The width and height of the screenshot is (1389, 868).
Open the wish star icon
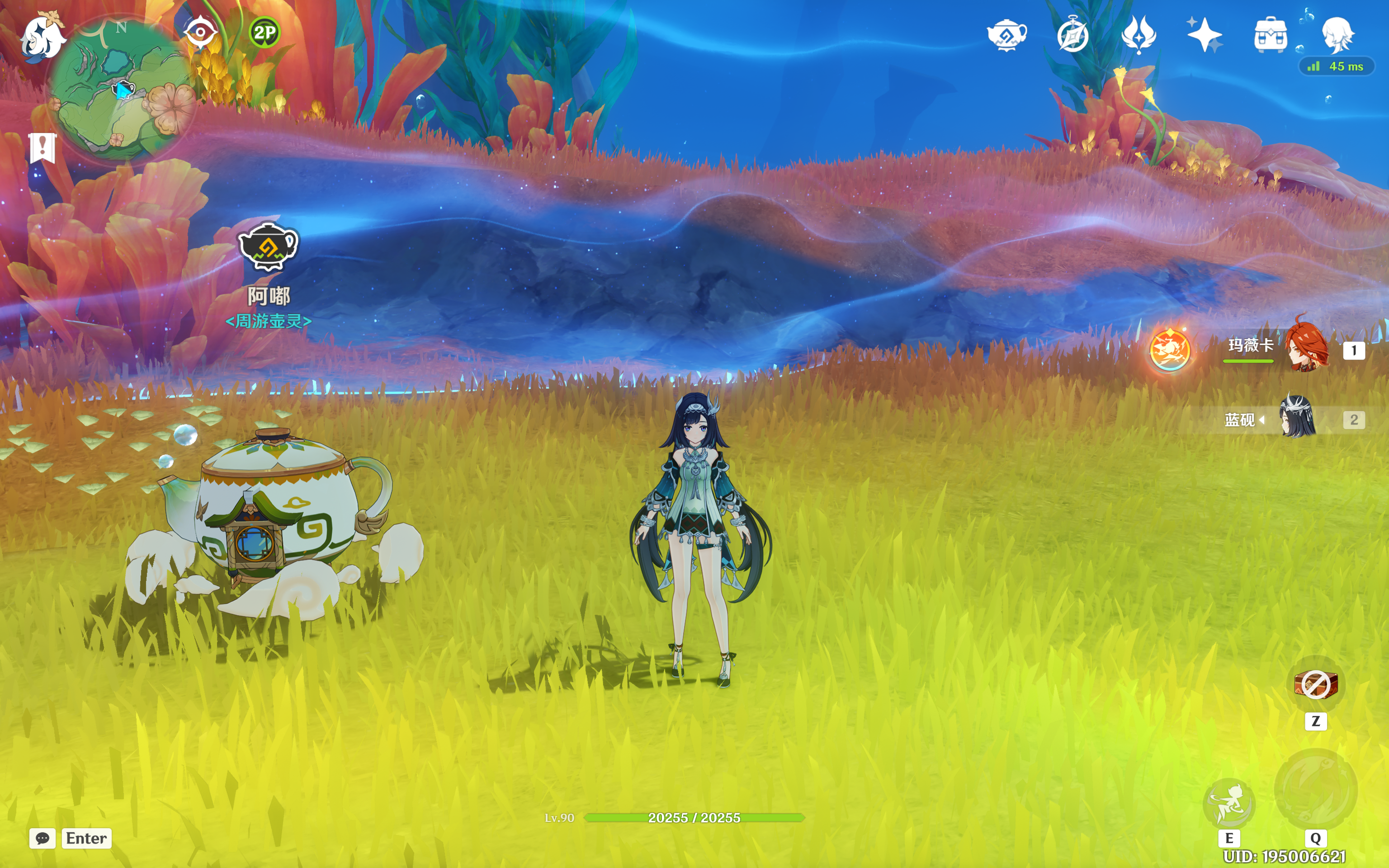(x=1204, y=35)
